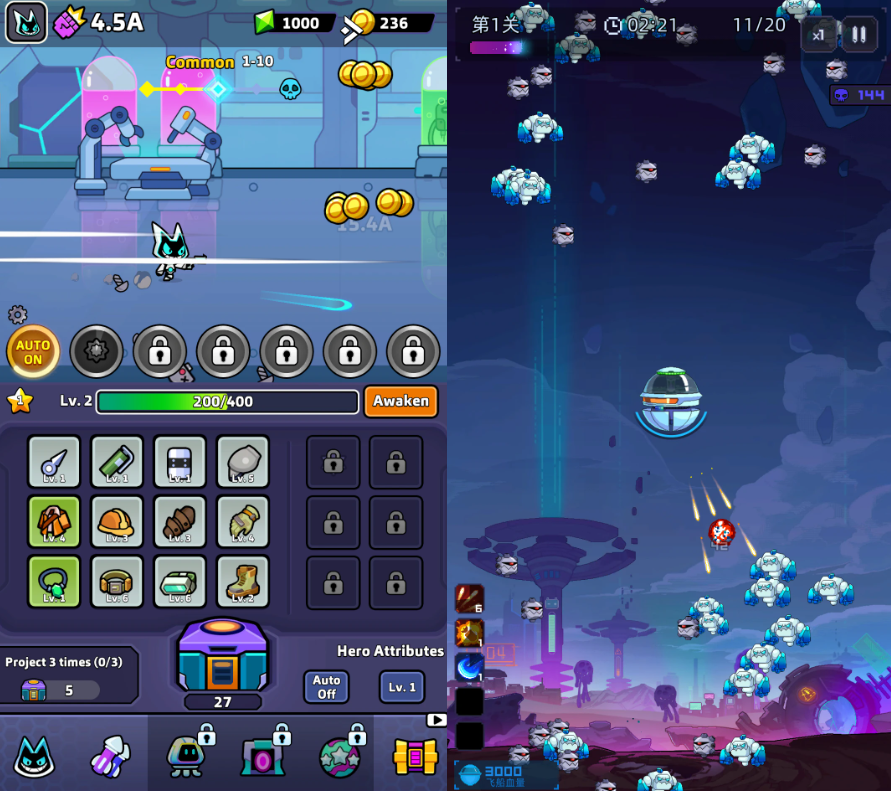Open the Project 3 times chest panel
Screen dimensions: 891x791
(x=68, y=676)
